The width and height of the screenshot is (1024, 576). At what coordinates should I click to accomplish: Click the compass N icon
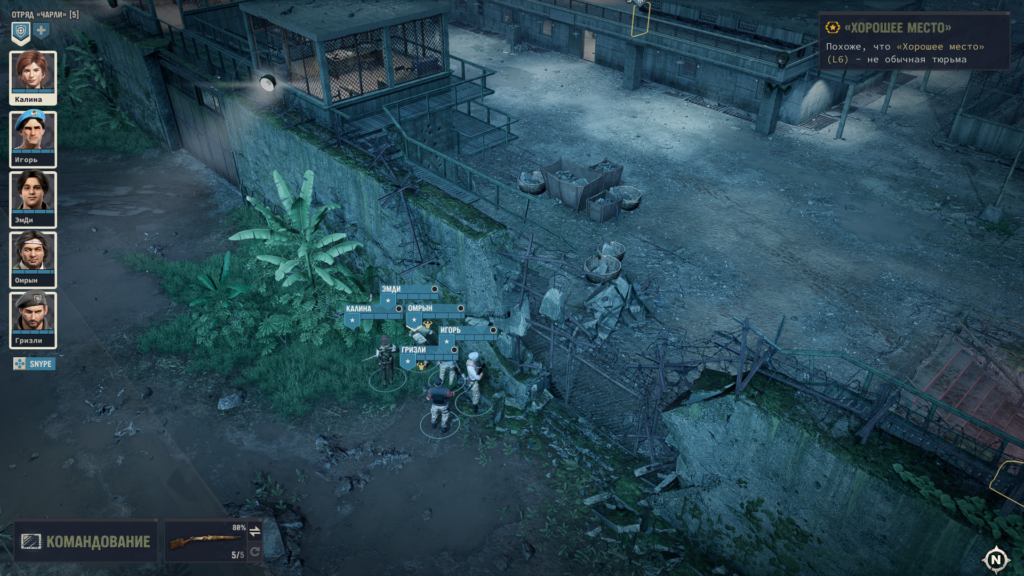click(x=995, y=559)
